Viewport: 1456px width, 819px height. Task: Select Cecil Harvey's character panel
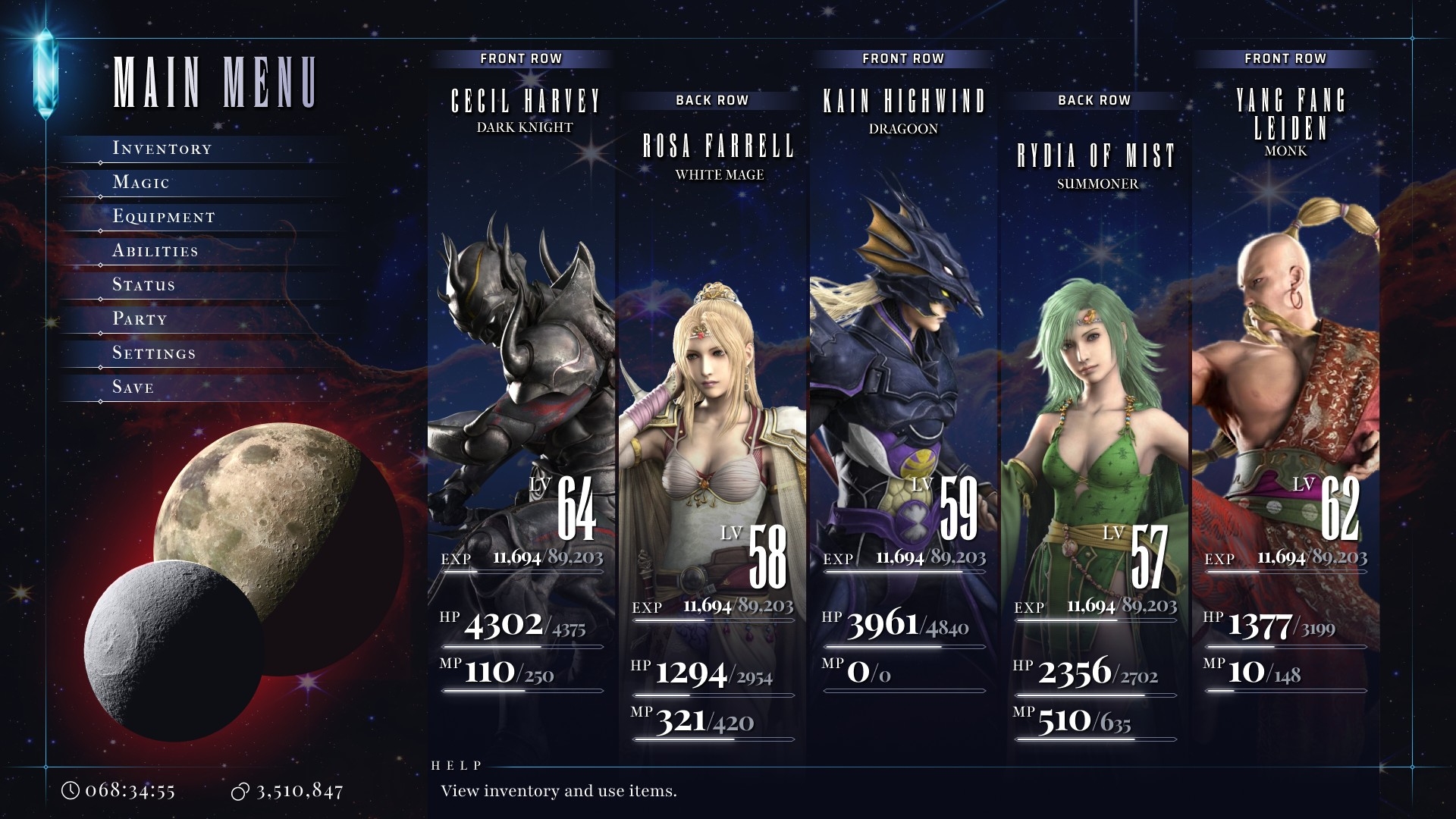tap(522, 379)
